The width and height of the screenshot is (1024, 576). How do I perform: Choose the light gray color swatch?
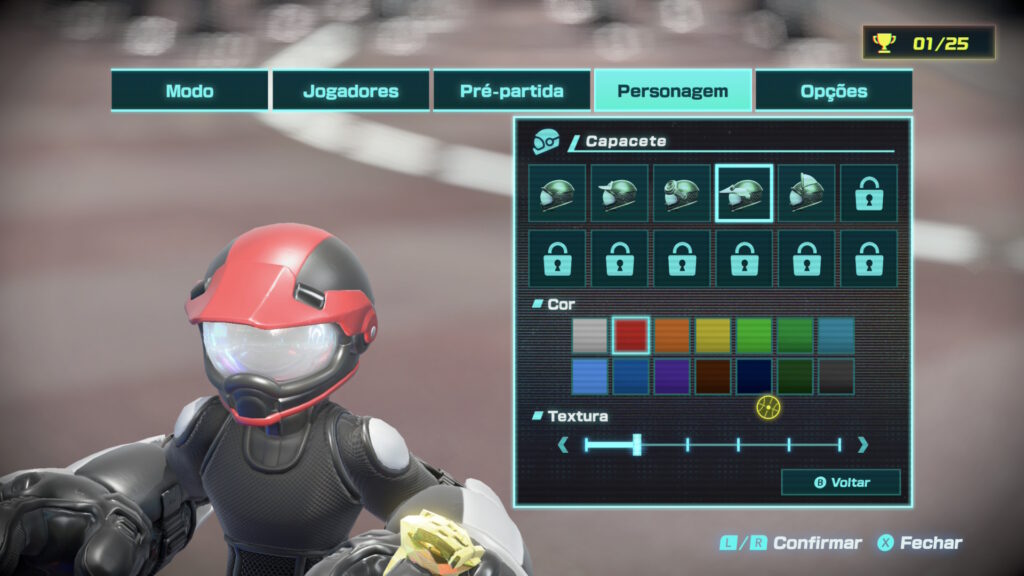point(590,335)
